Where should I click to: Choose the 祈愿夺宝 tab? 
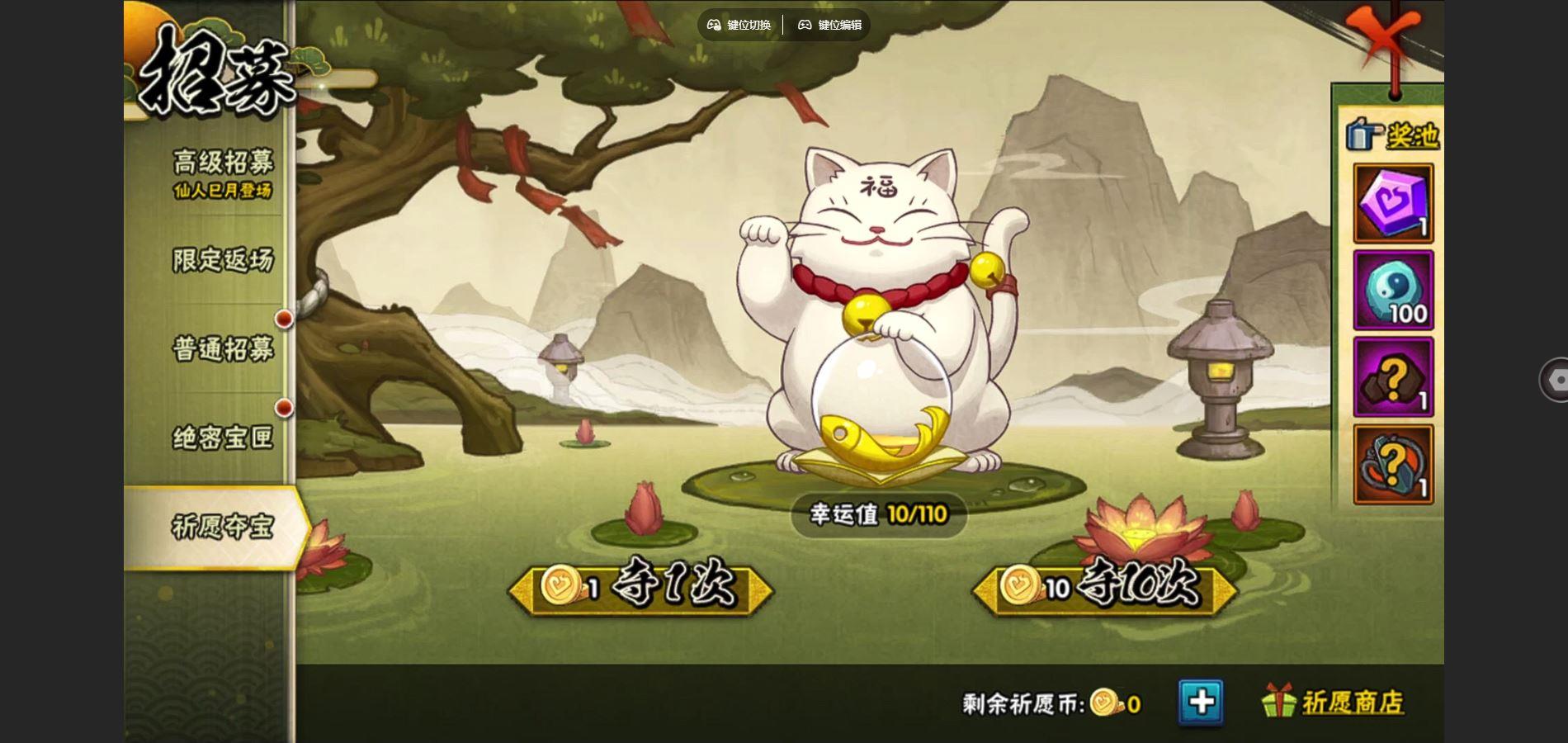pos(222,527)
